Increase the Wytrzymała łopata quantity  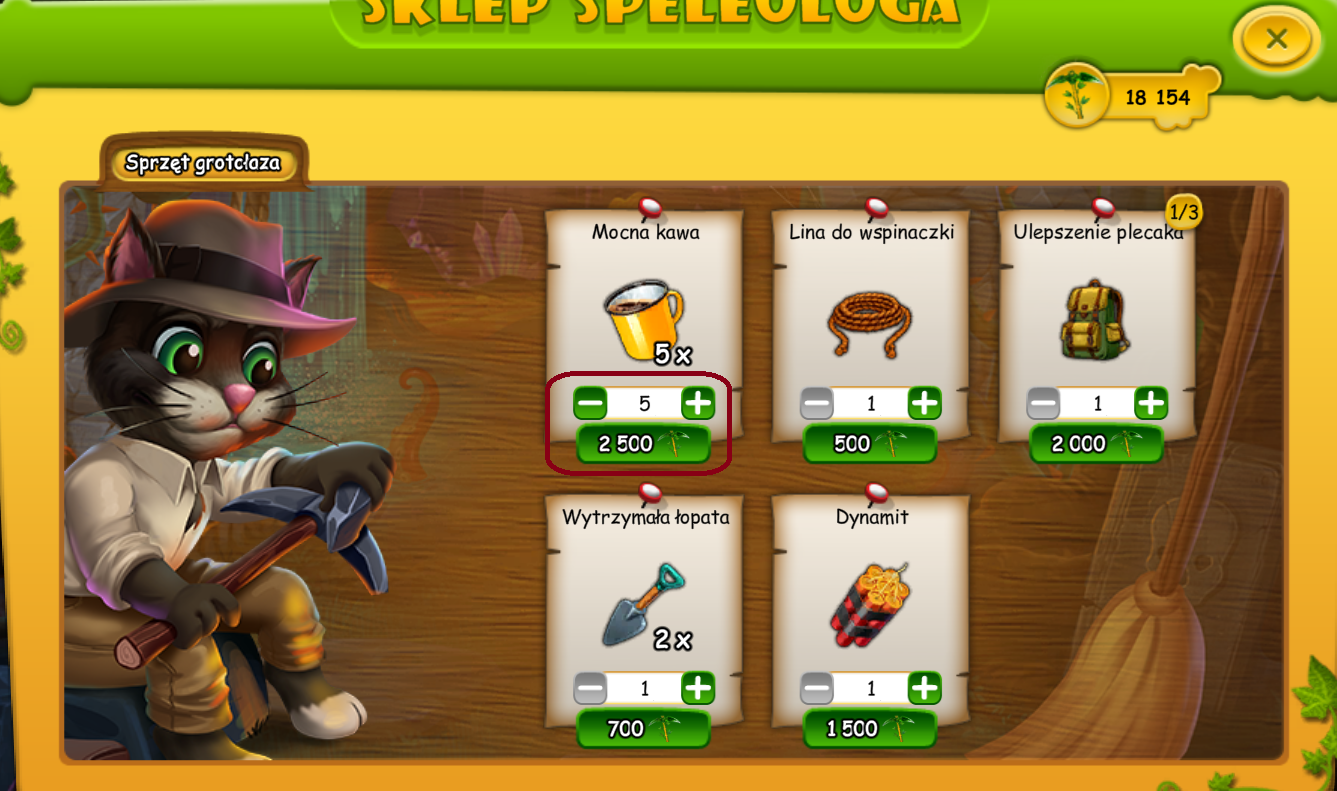[698, 688]
